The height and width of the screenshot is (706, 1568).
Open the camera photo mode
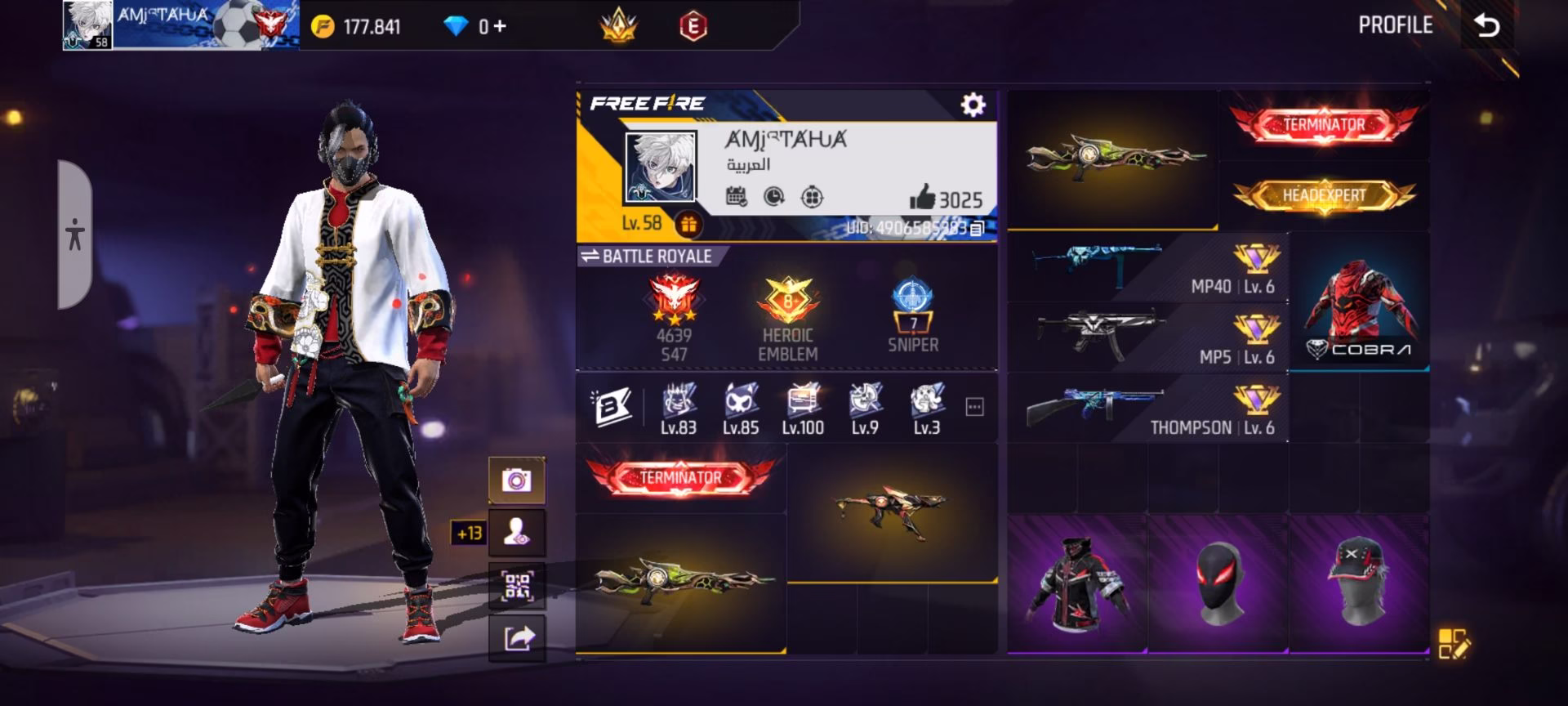coord(516,480)
